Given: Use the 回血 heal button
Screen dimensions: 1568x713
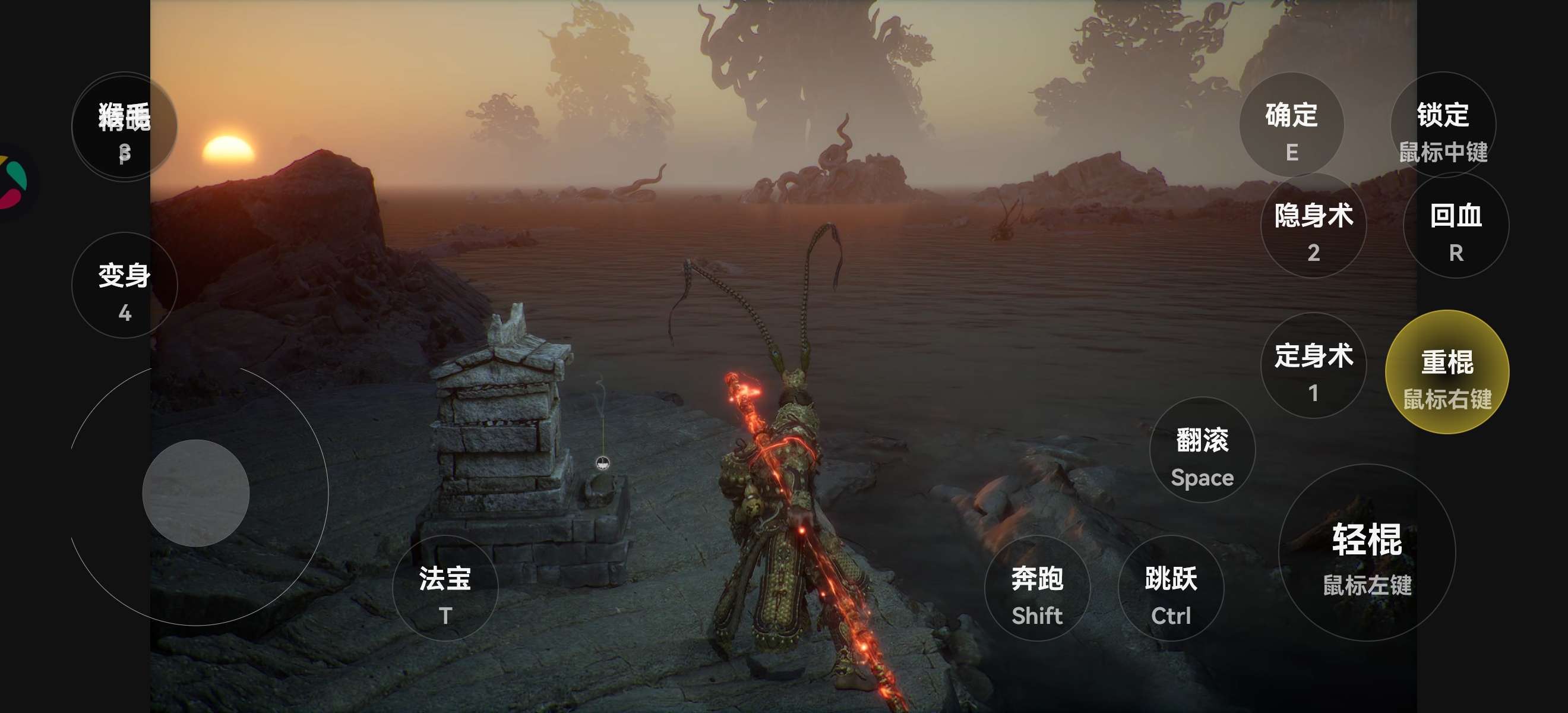Looking at the screenshot, I should pyautogui.click(x=1455, y=226).
